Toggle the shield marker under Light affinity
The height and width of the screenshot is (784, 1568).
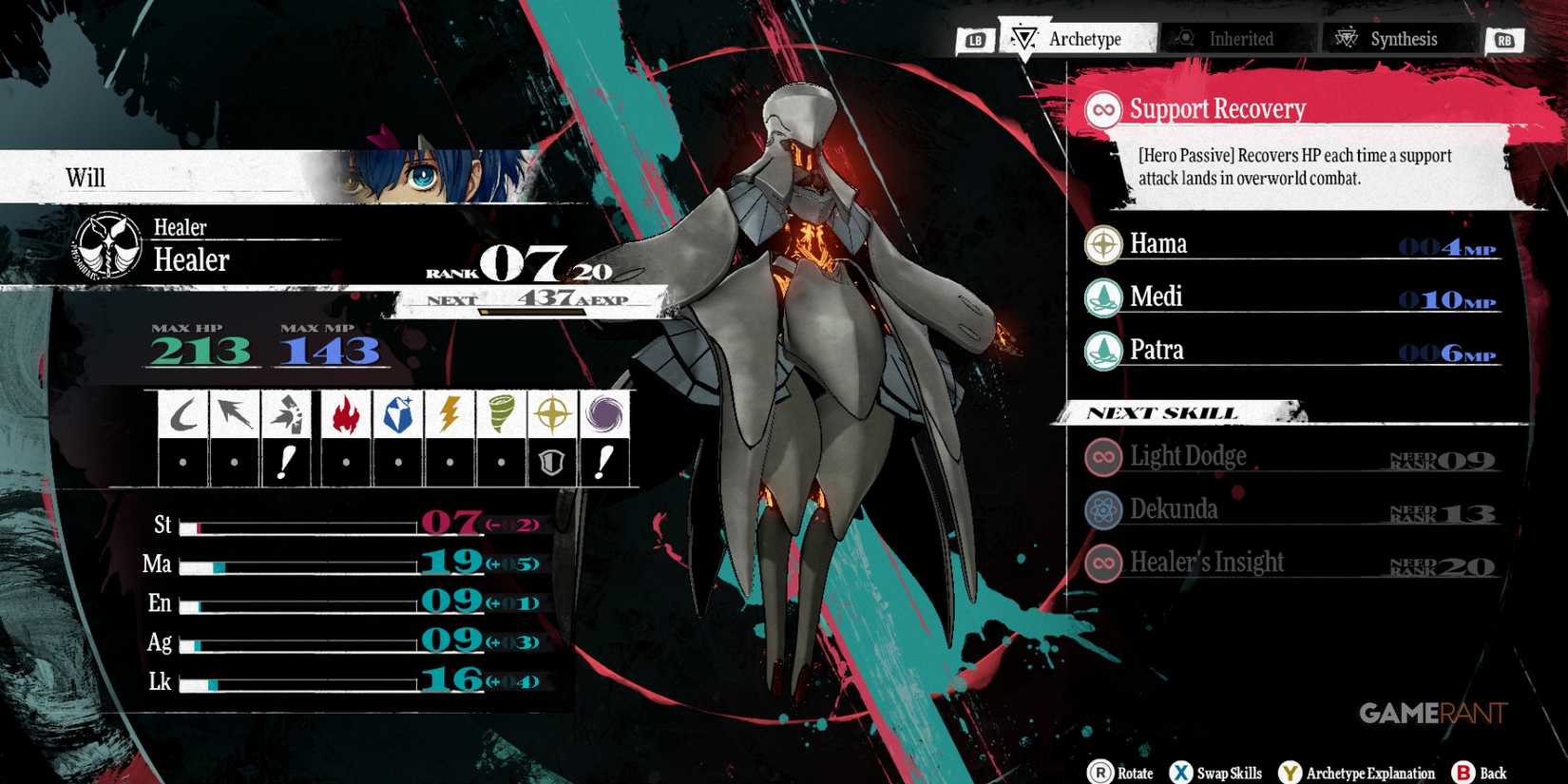551,462
